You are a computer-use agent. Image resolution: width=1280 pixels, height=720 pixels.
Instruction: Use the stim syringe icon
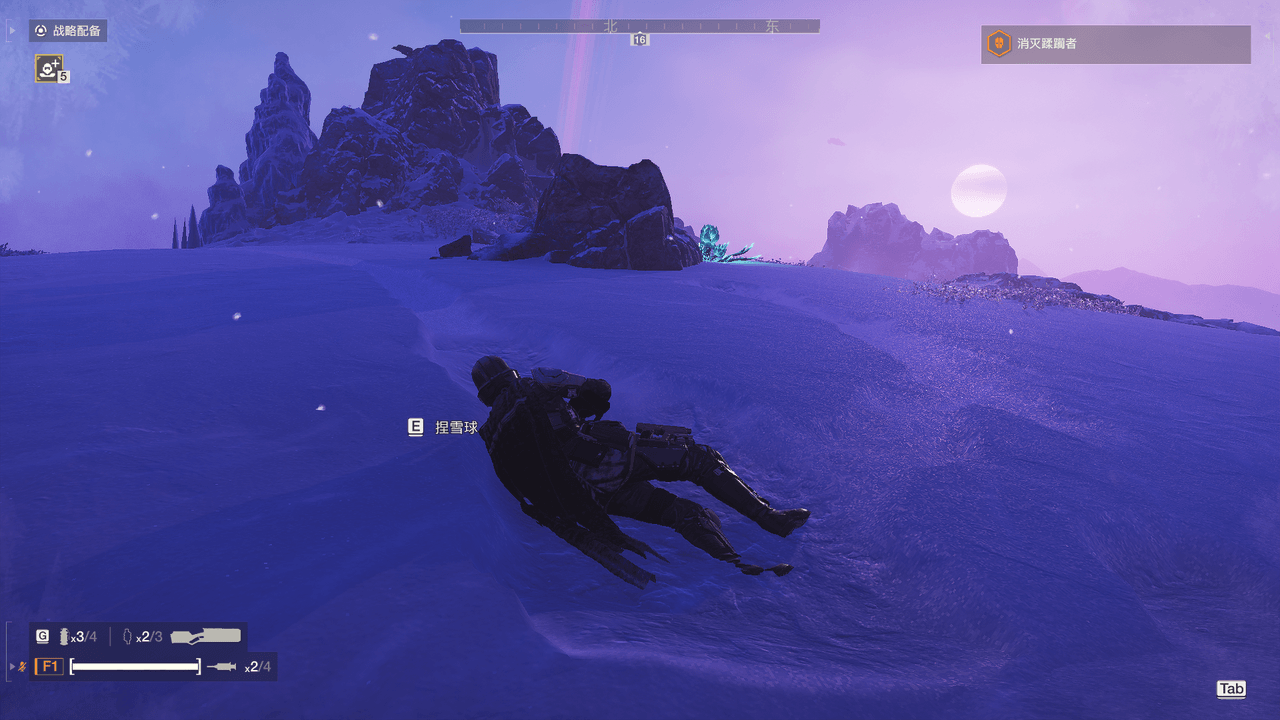pos(221,667)
